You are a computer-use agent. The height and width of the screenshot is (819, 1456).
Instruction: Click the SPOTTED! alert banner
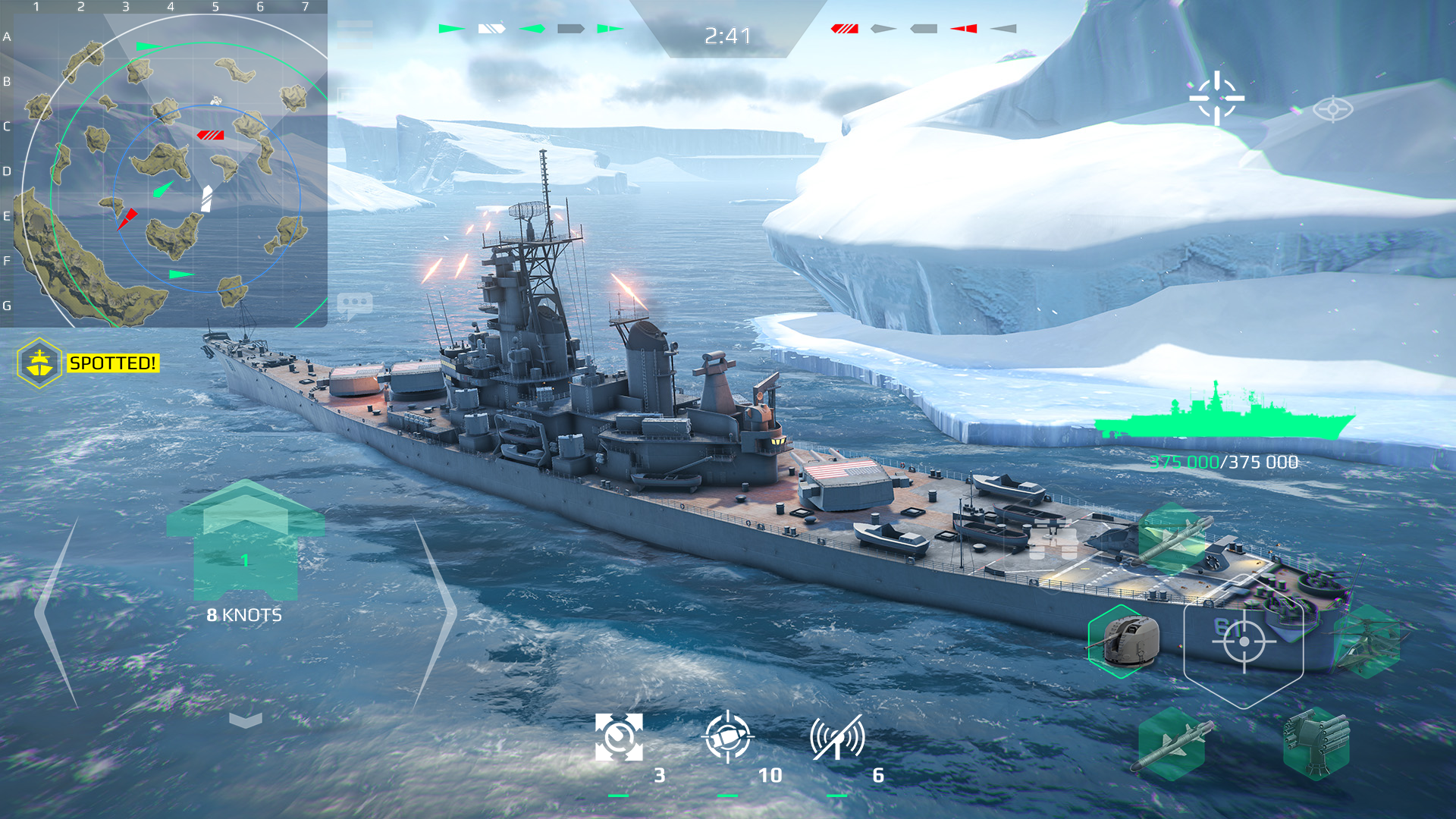(x=112, y=362)
